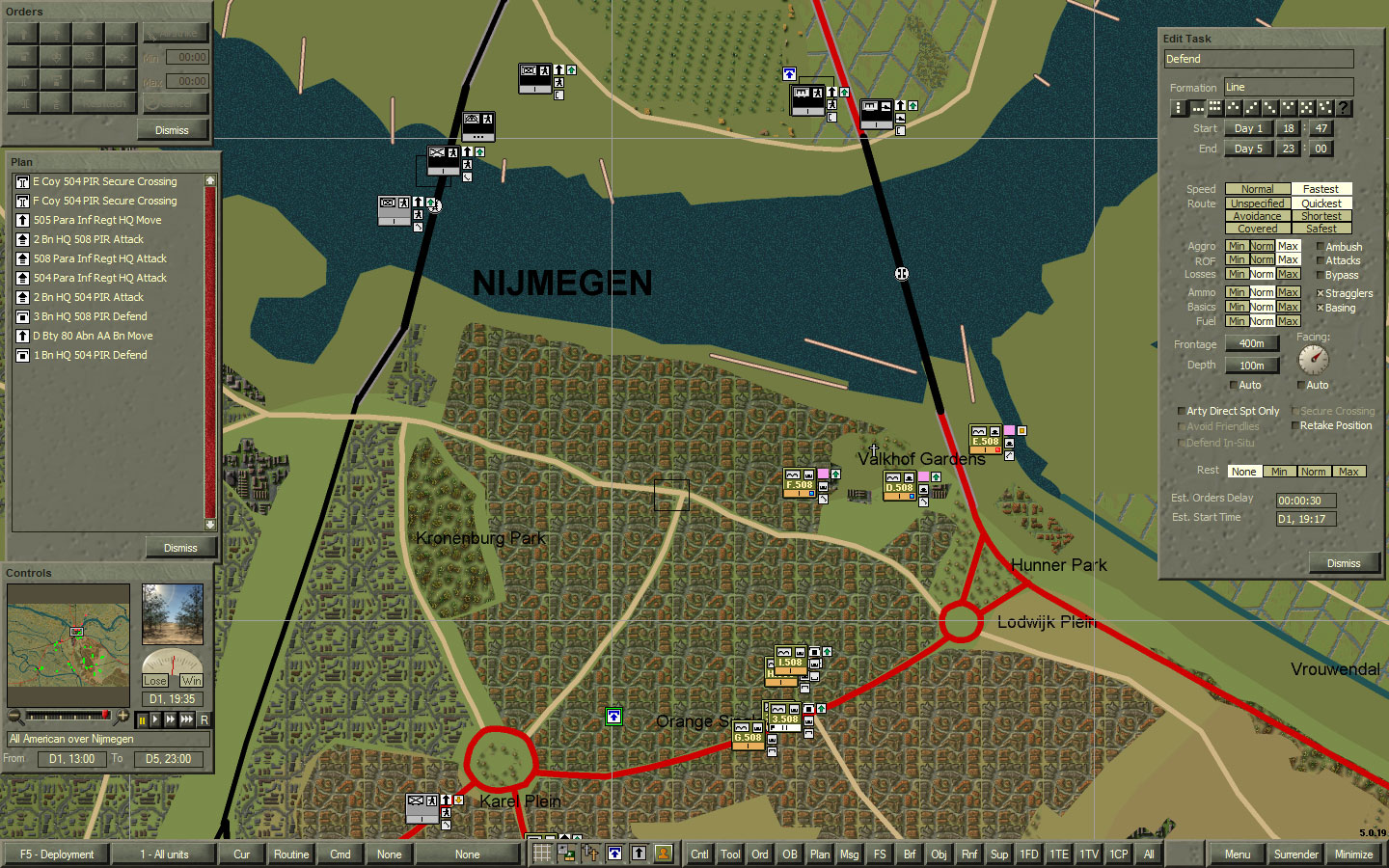Set Rest level to Max
This screenshot has height=868, width=1389.
(1348, 471)
